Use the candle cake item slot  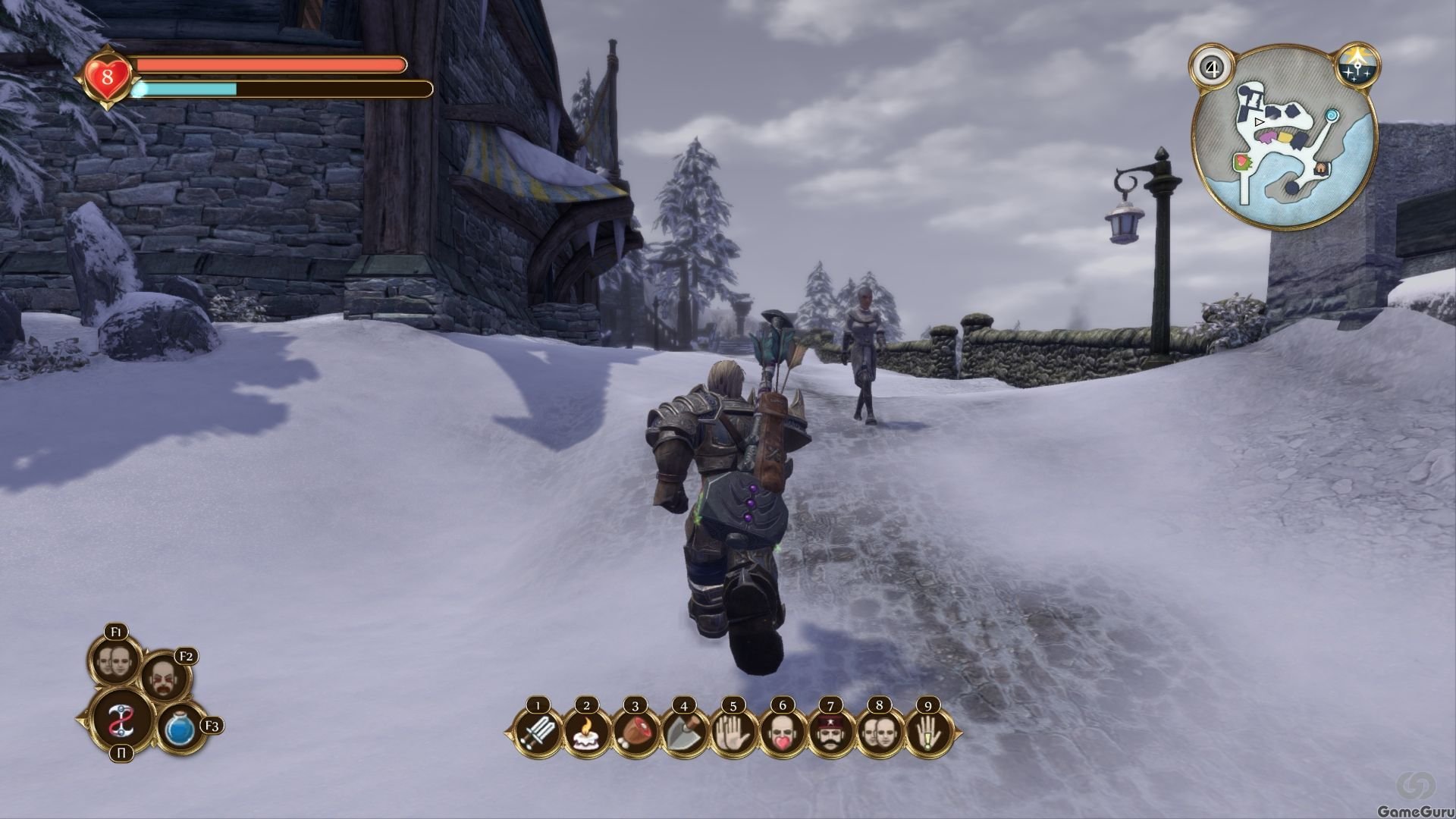pos(586,734)
